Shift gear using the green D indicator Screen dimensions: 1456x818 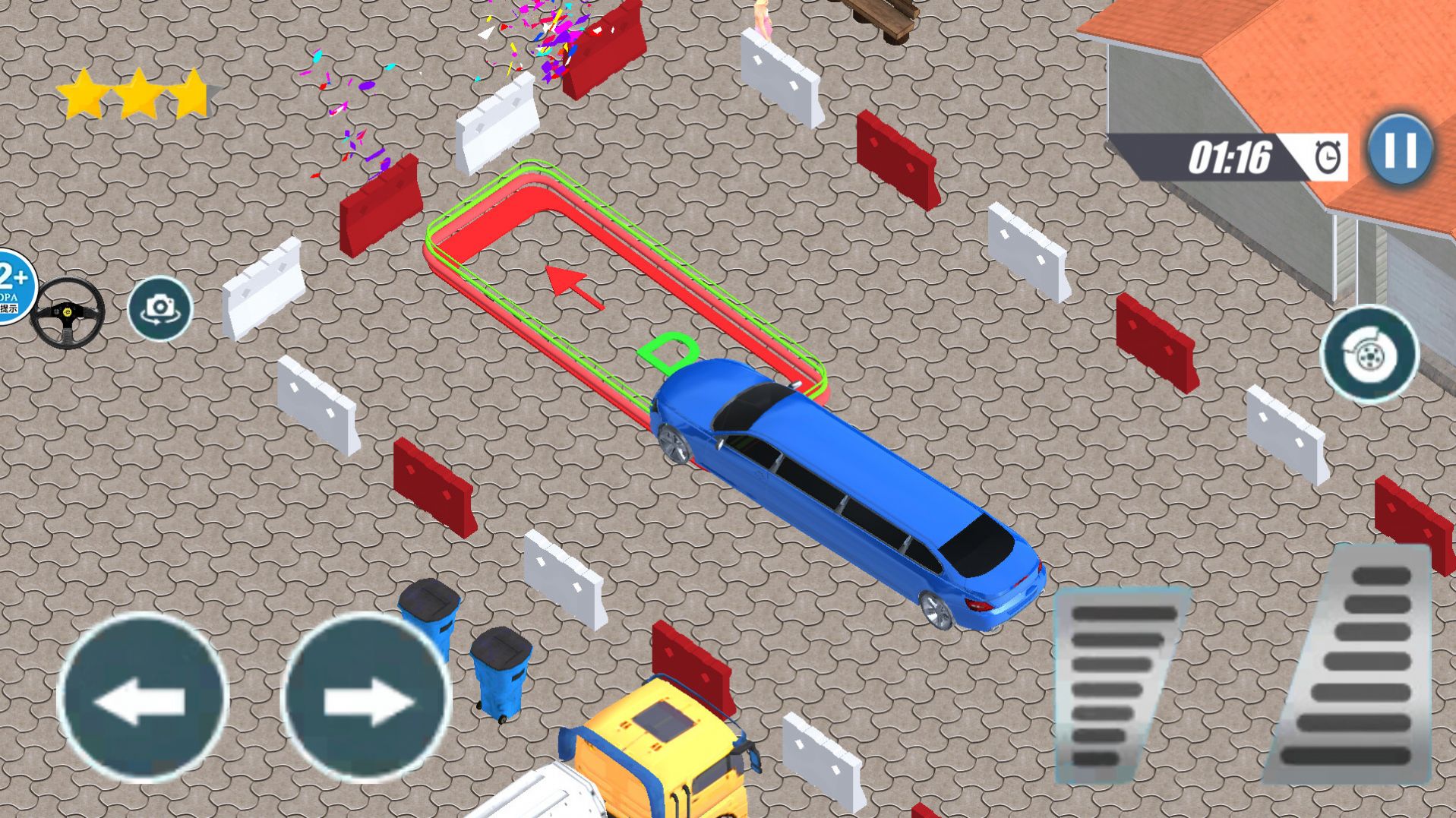pos(668,351)
